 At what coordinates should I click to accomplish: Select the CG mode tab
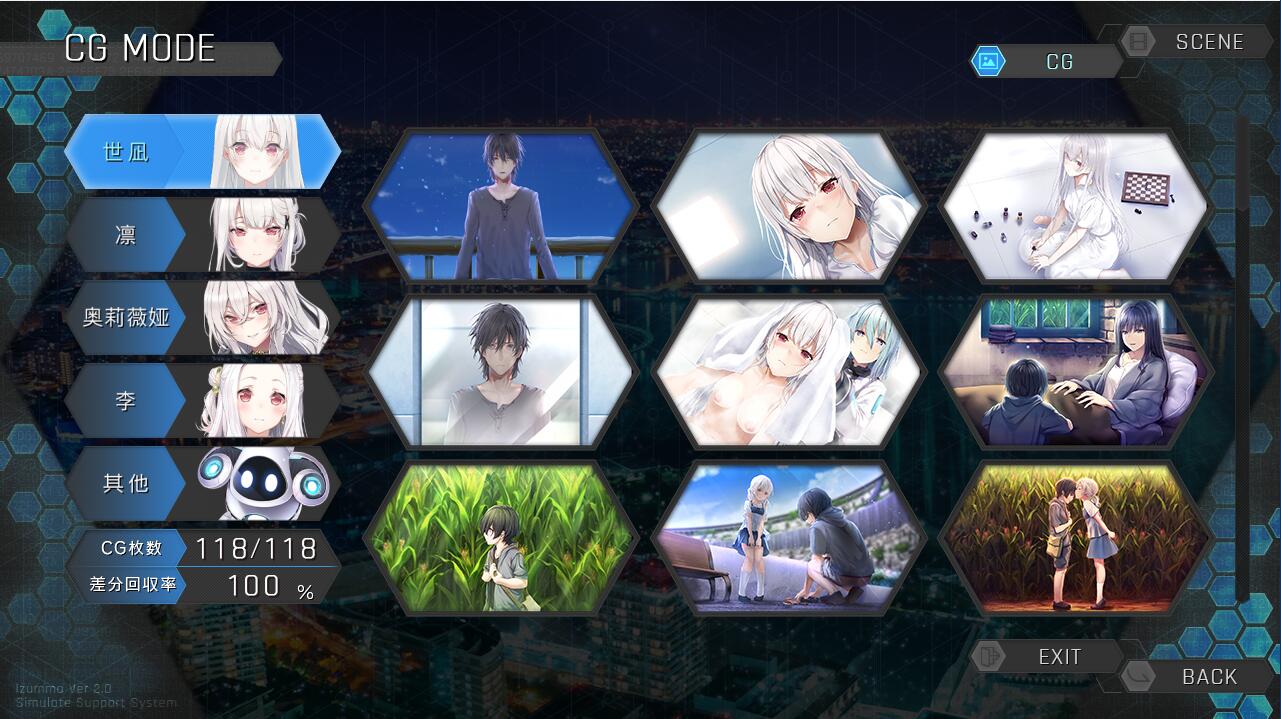pyautogui.click(x=1050, y=62)
